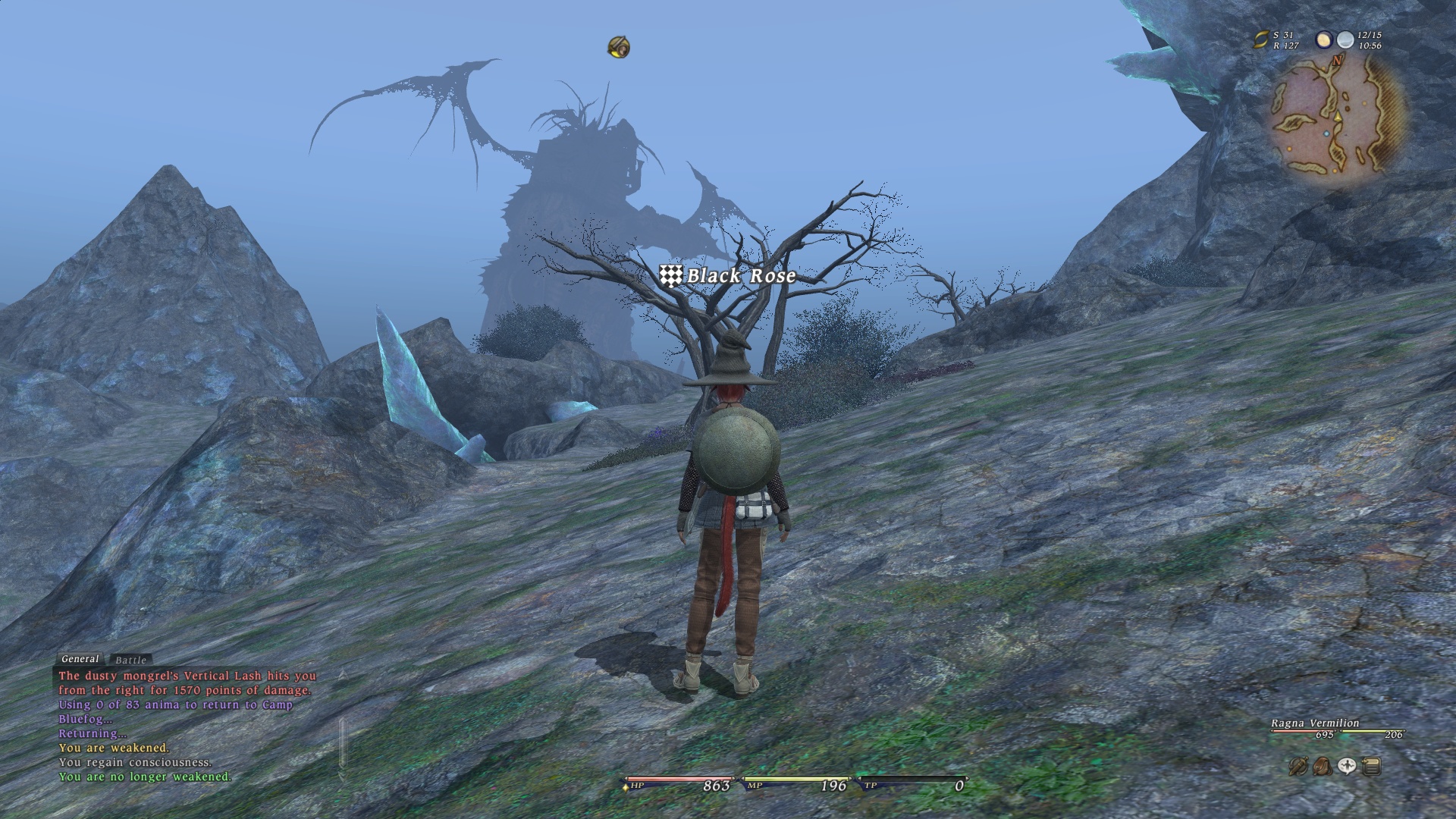Image resolution: width=1456 pixels, height=819 pixels.
Task: Open the main menu list icon
Action: point(1371,767)
